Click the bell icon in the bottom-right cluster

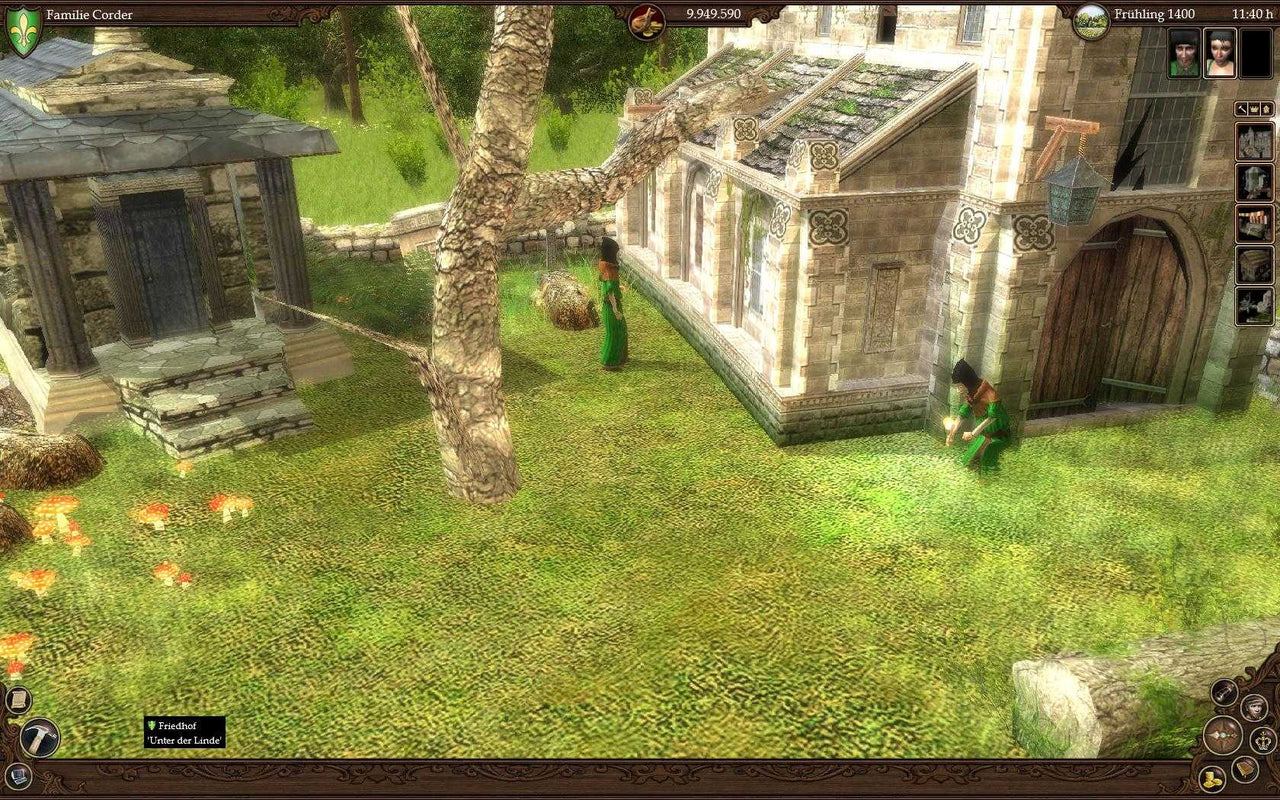tap(1245, 768)
